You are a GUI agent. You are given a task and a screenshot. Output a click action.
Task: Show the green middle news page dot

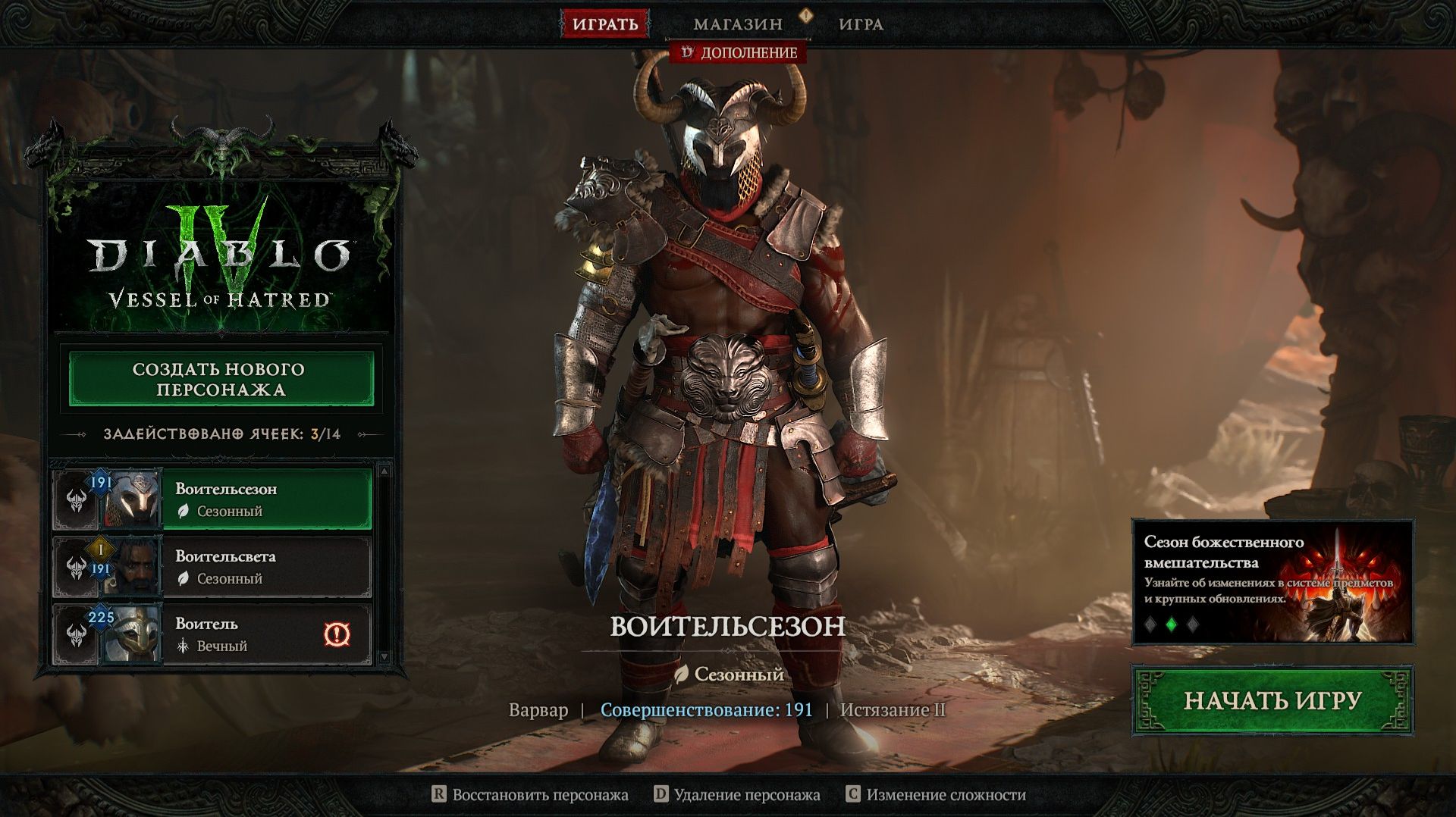pos(1172,624)
